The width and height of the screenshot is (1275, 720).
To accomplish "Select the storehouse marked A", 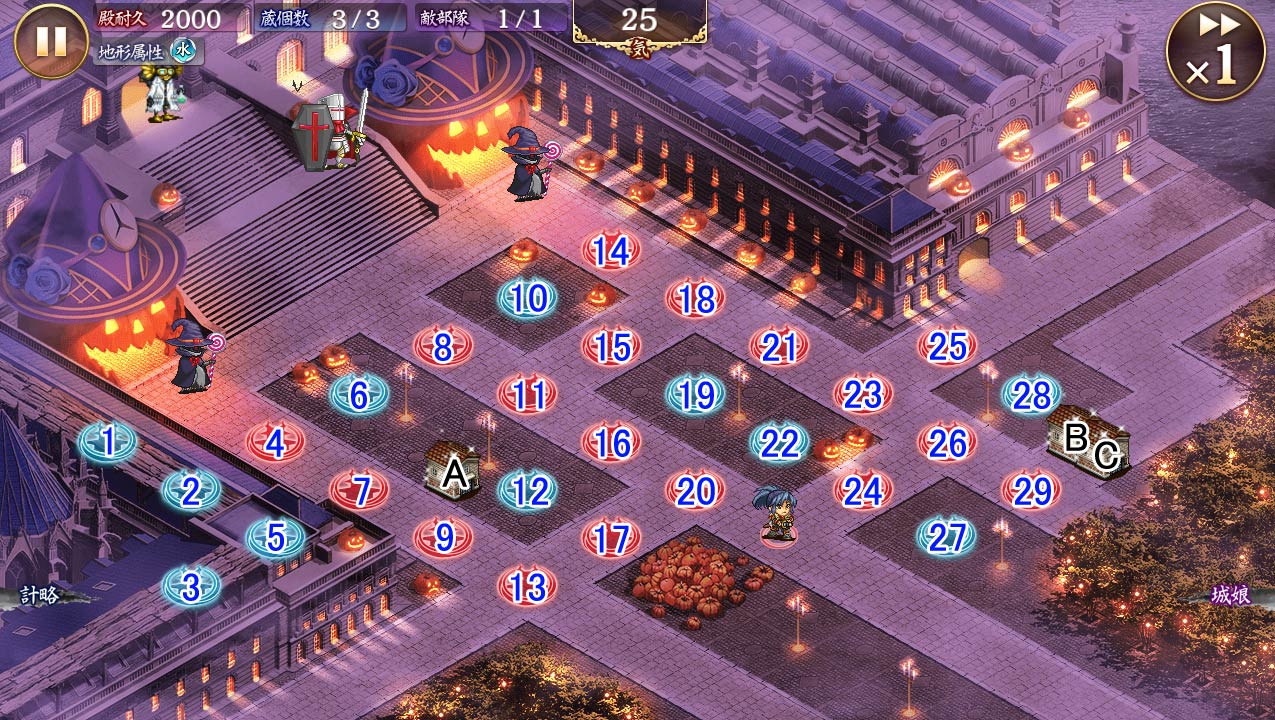I will click(452, 470).
